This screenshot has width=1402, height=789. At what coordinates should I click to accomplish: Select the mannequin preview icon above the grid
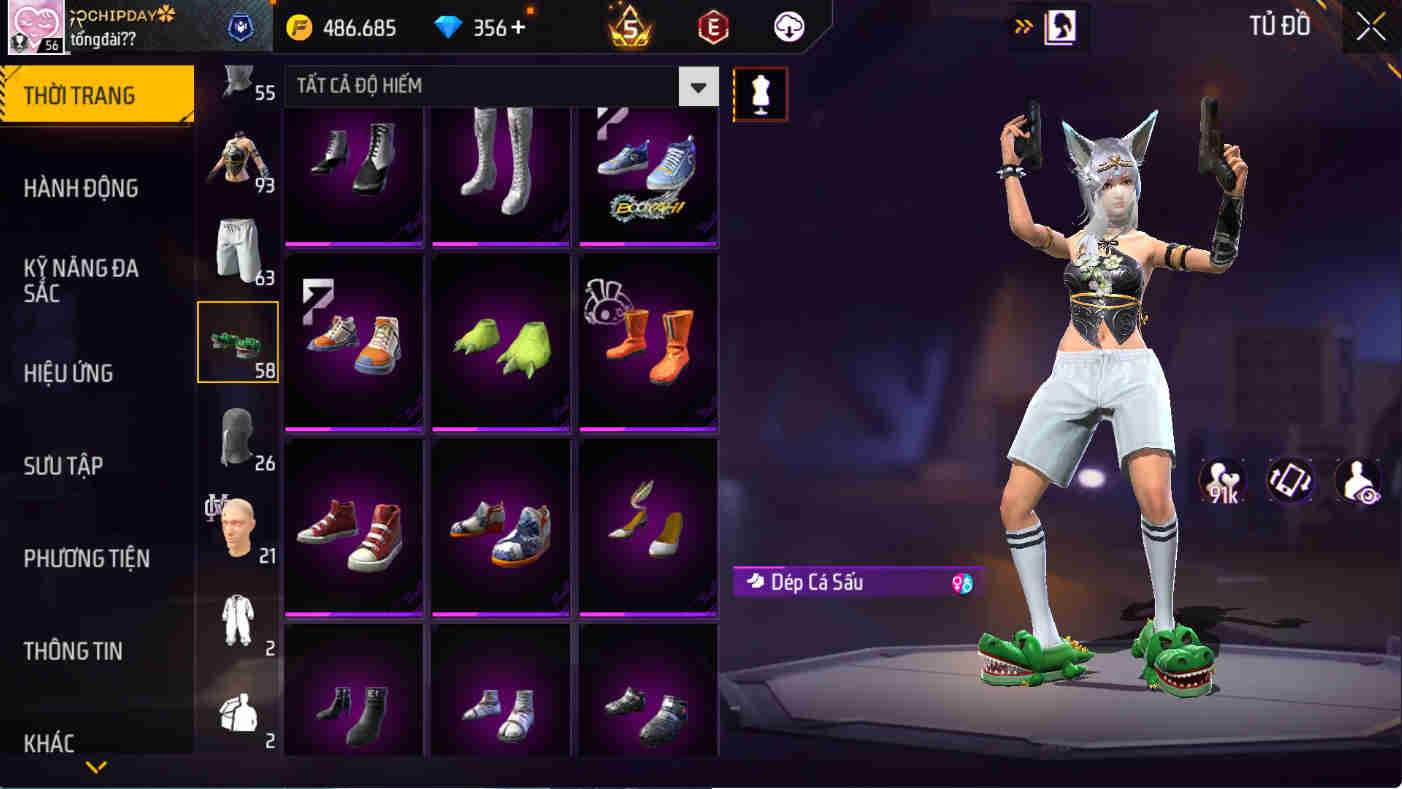762,95
